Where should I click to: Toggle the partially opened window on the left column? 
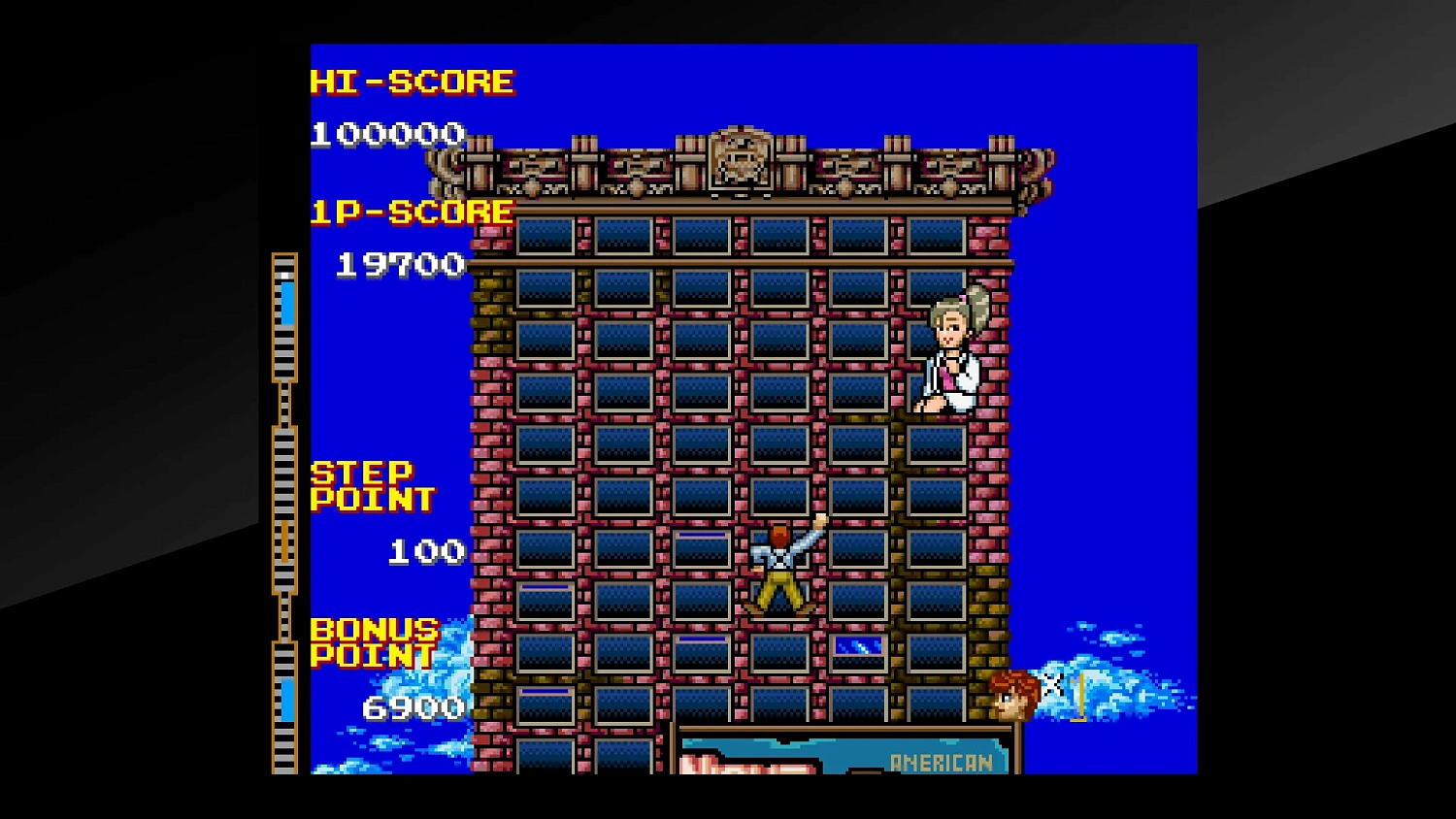(x=544, y=592)
